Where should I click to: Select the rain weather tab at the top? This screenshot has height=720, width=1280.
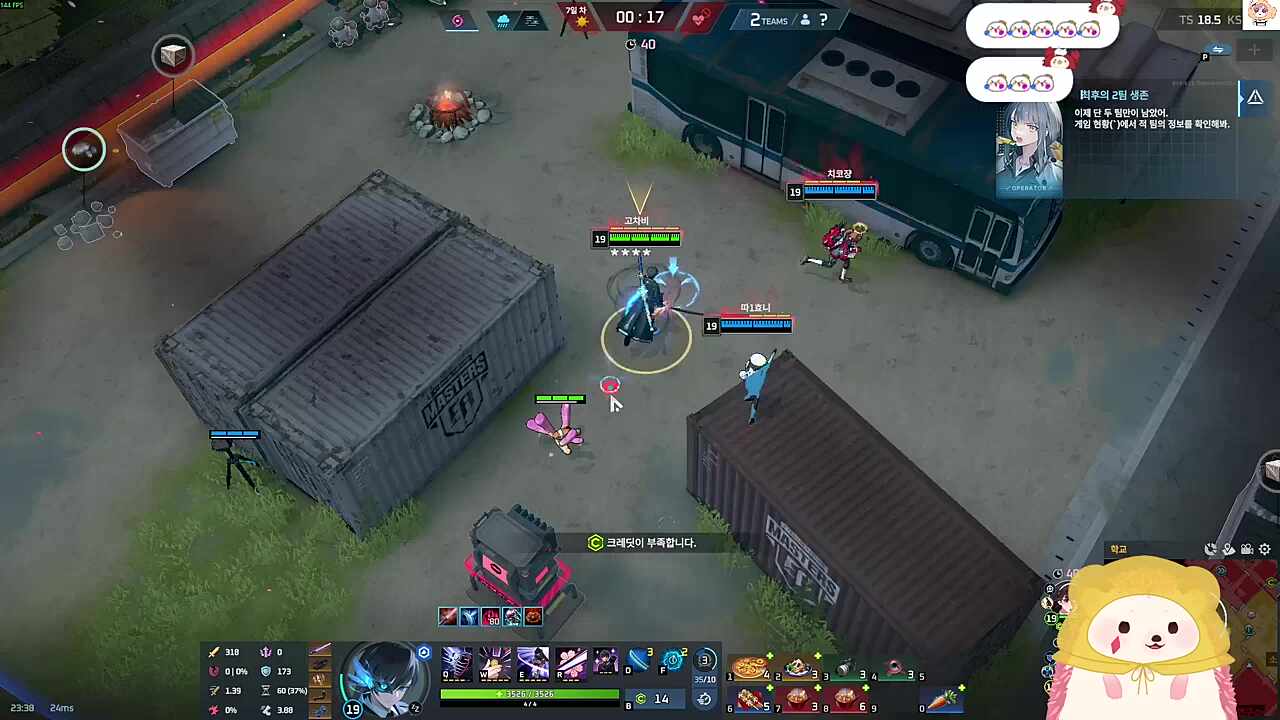[503, 20]
